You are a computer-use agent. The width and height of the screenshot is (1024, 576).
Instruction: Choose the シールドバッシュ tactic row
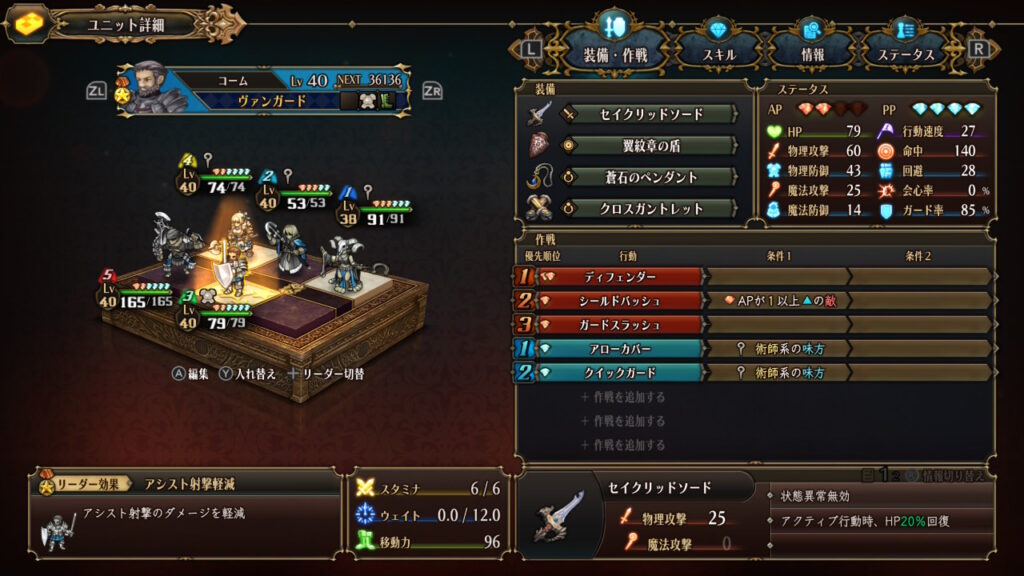(622, 300)
